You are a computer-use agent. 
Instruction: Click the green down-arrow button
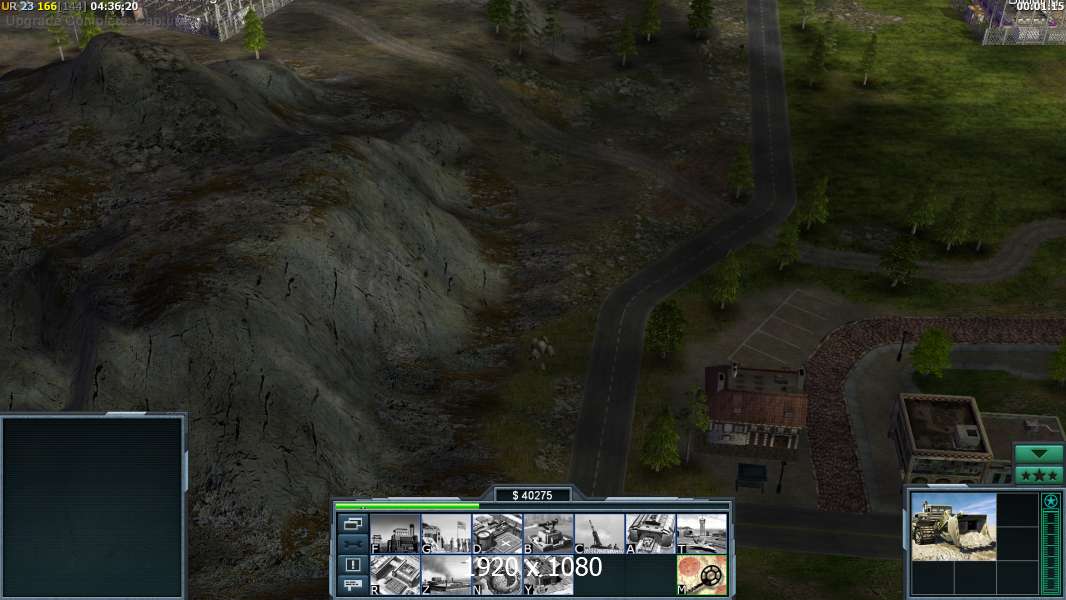click(1039, 454)
